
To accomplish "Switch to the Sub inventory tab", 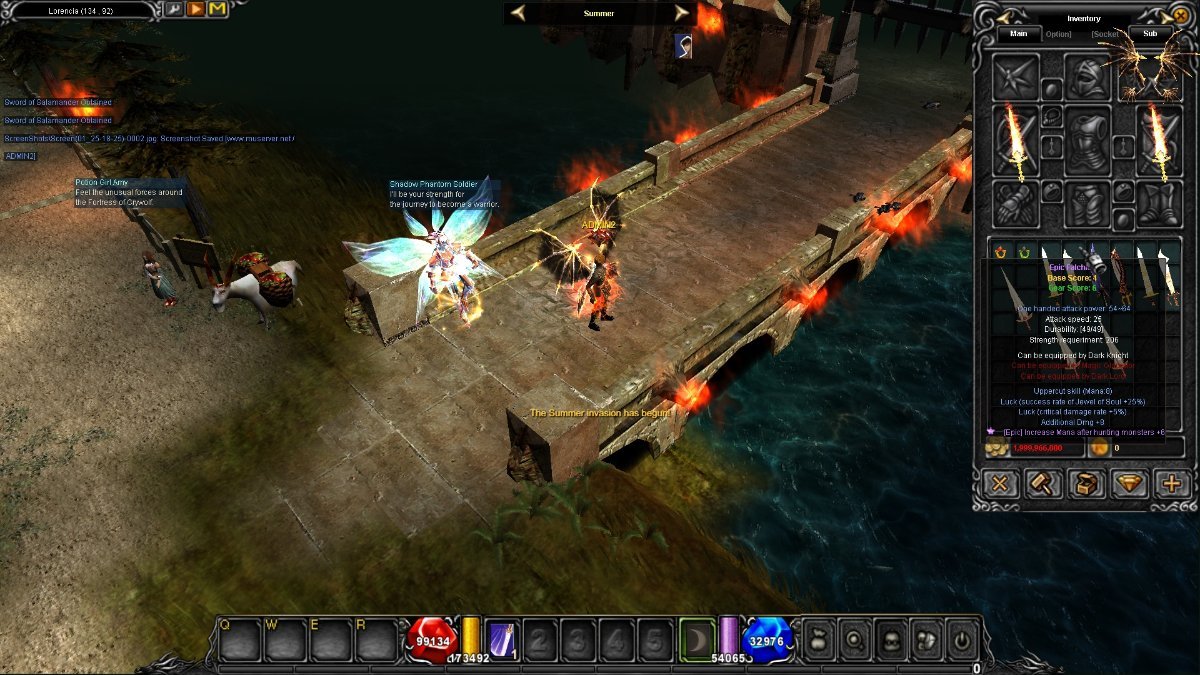I will [1150, 33].
